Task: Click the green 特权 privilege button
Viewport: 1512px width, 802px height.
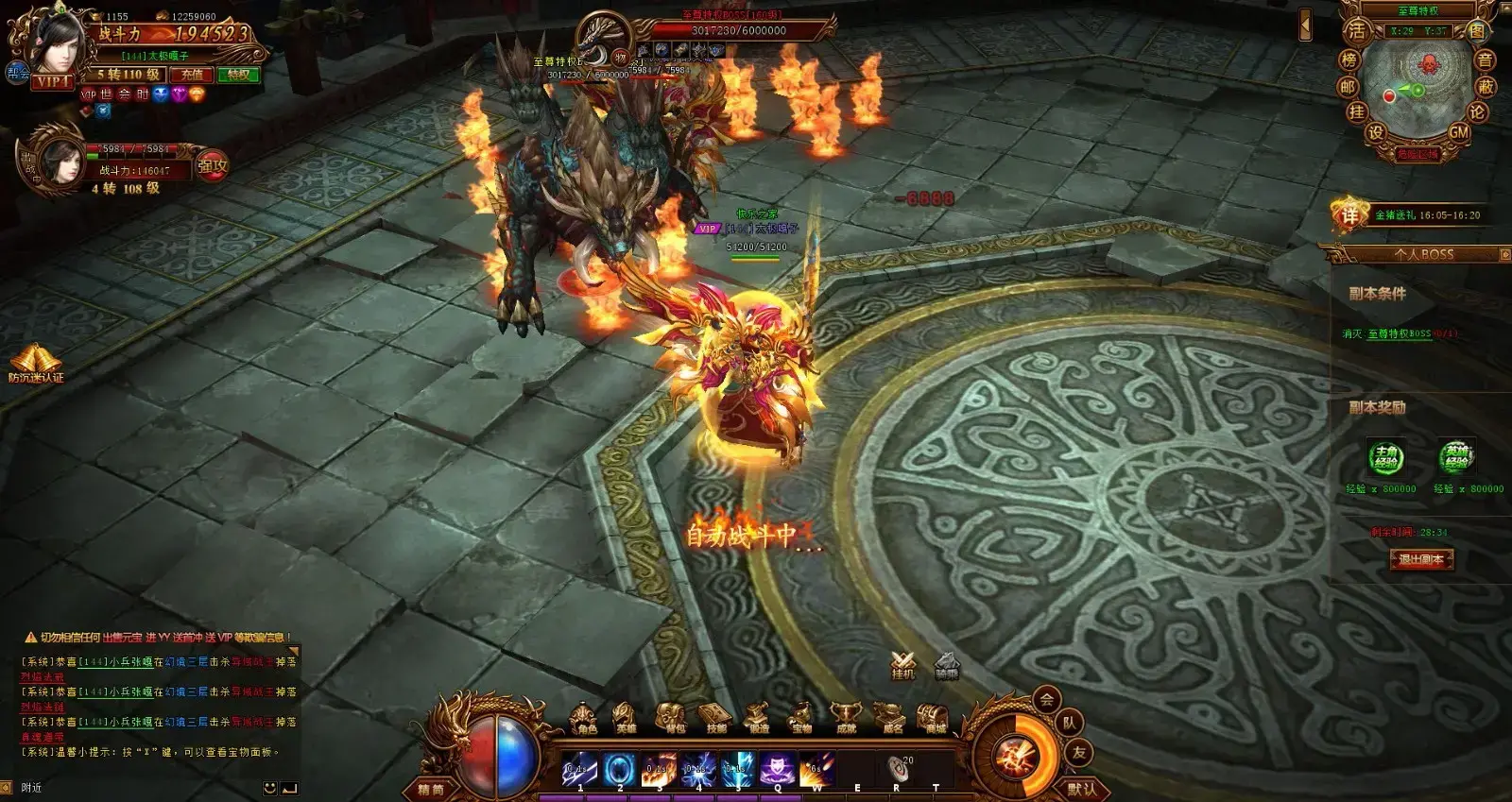Action: 238,75
